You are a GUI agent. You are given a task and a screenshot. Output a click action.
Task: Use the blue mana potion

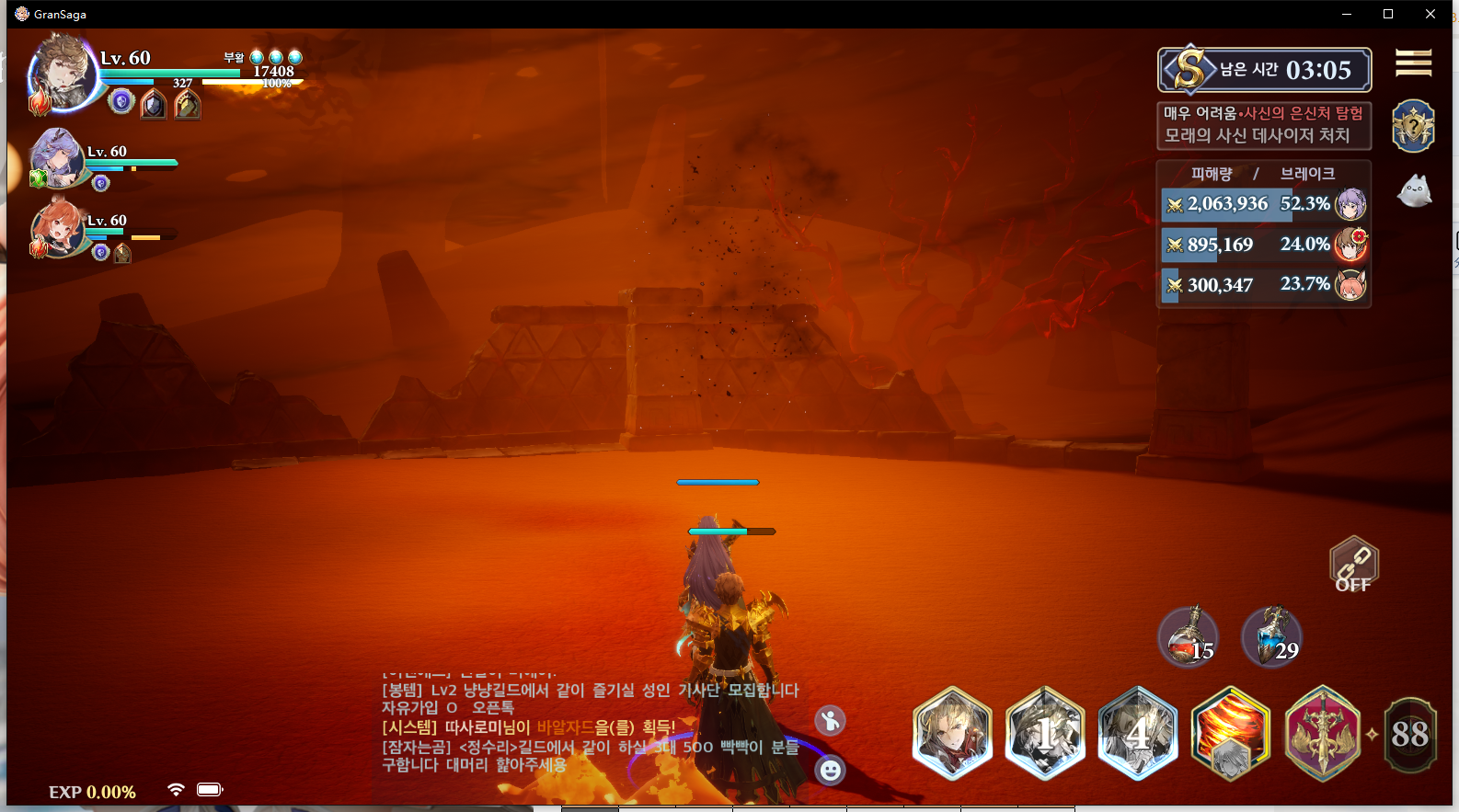tap(1271, 636)
